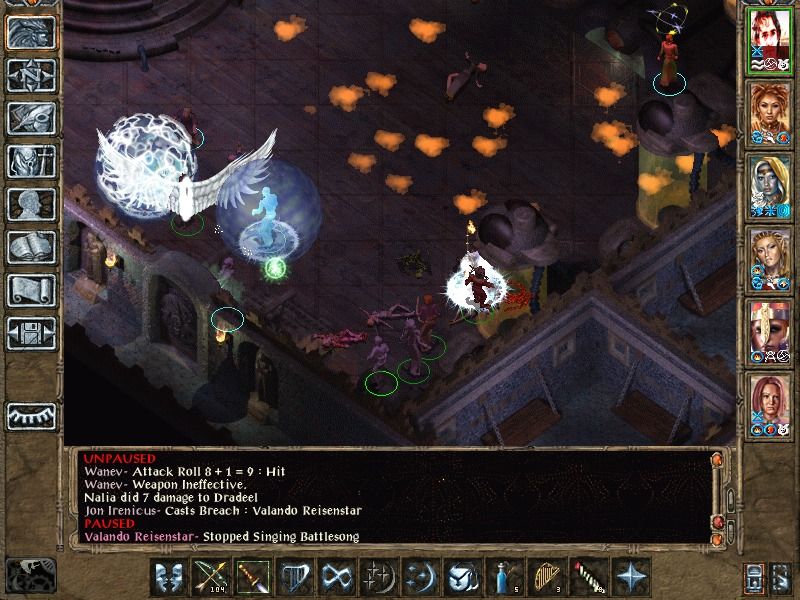Use the striped wand quick item
This screenshot has height=600, width=800.
click(x=585, y=578)
